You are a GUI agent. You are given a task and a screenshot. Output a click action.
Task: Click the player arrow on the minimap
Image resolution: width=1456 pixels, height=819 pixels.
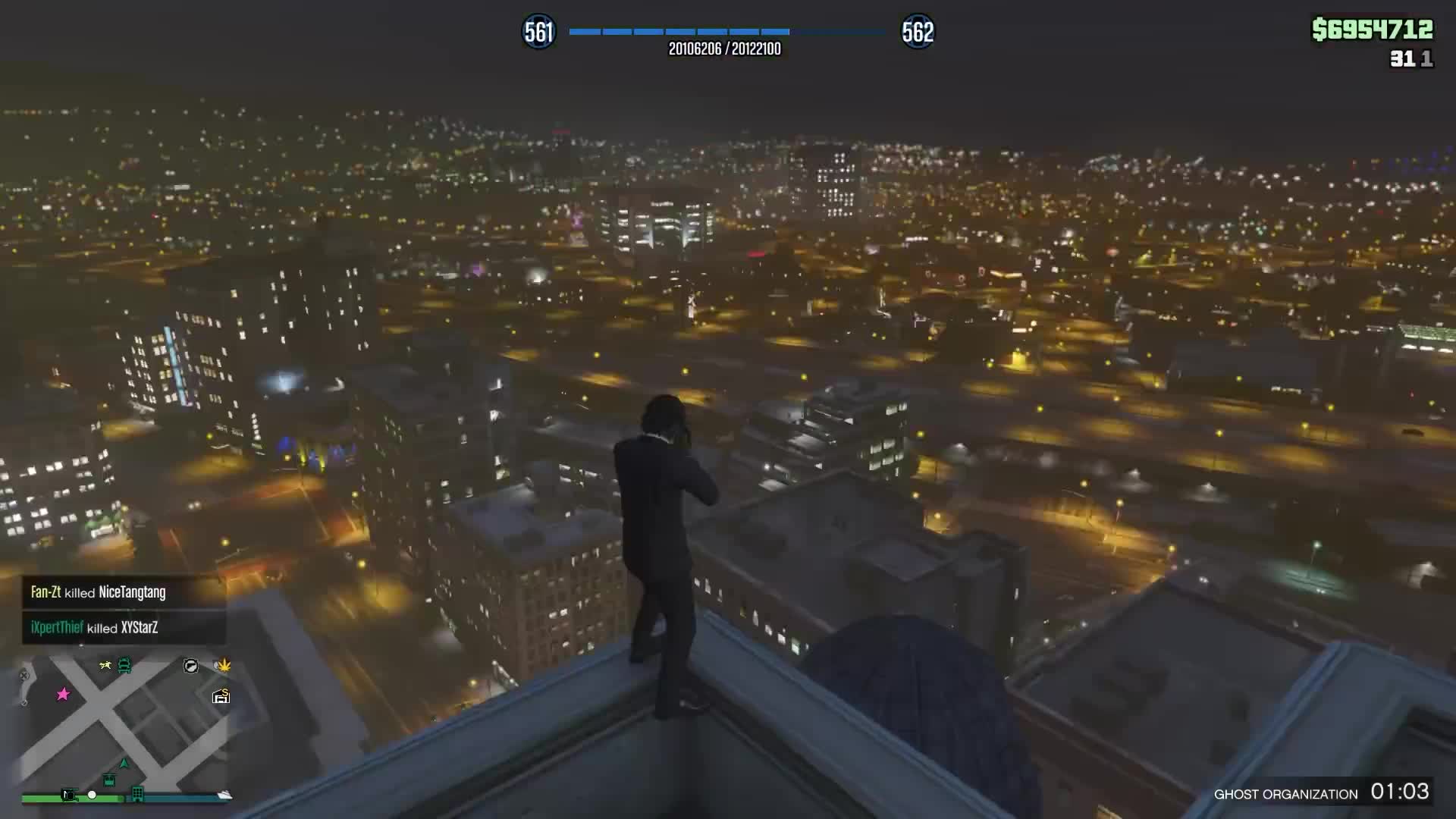(124, 764)
